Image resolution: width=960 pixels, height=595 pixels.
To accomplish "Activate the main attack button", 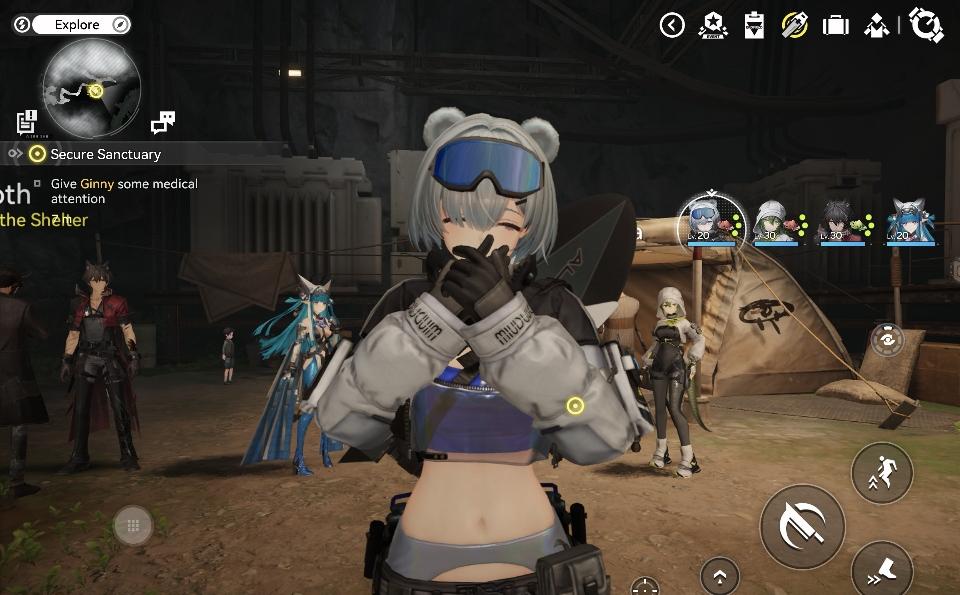I will coord(802,527).
